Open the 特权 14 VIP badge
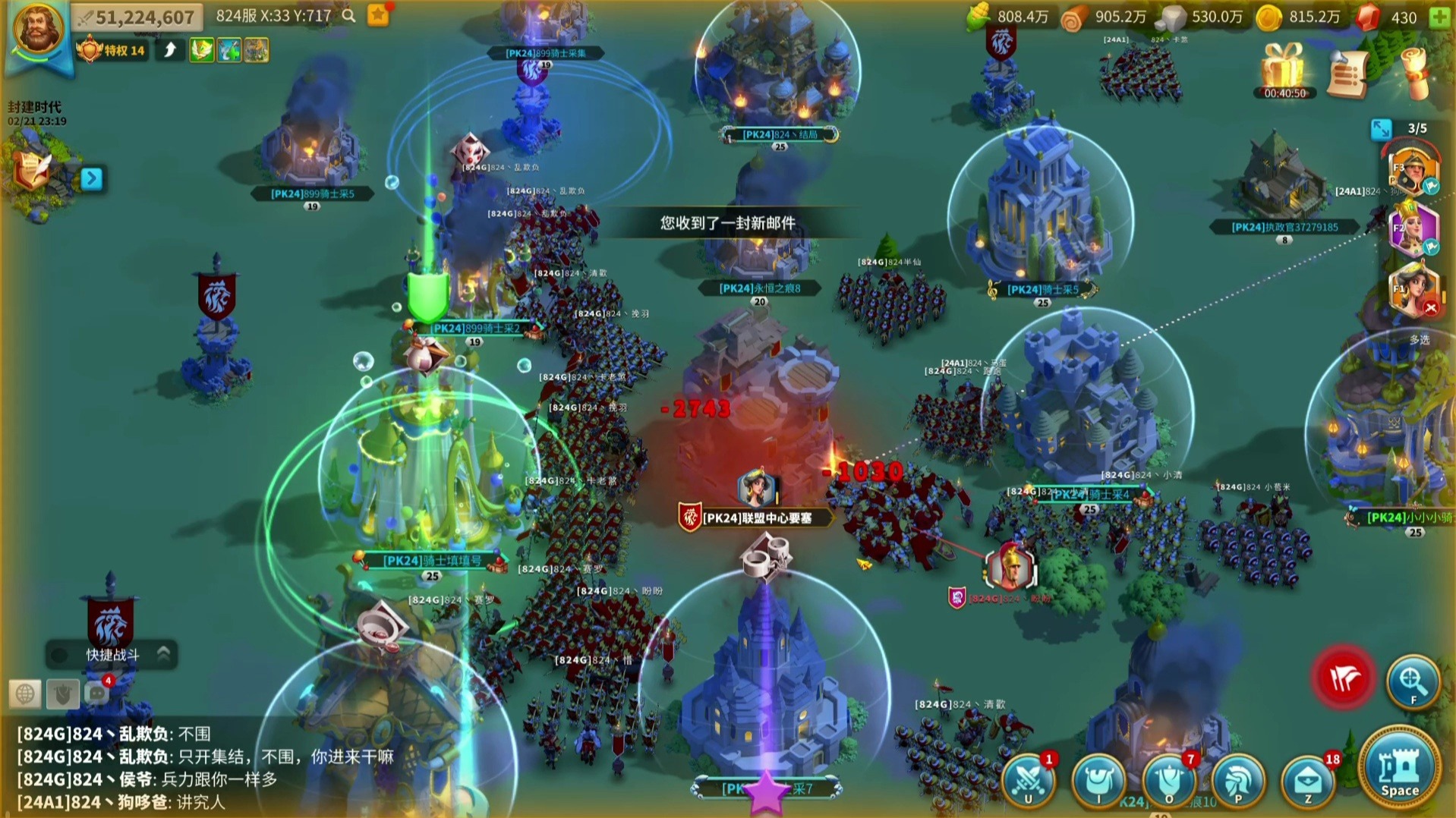Screen dimensions: 1456x818 click(112, 50)
